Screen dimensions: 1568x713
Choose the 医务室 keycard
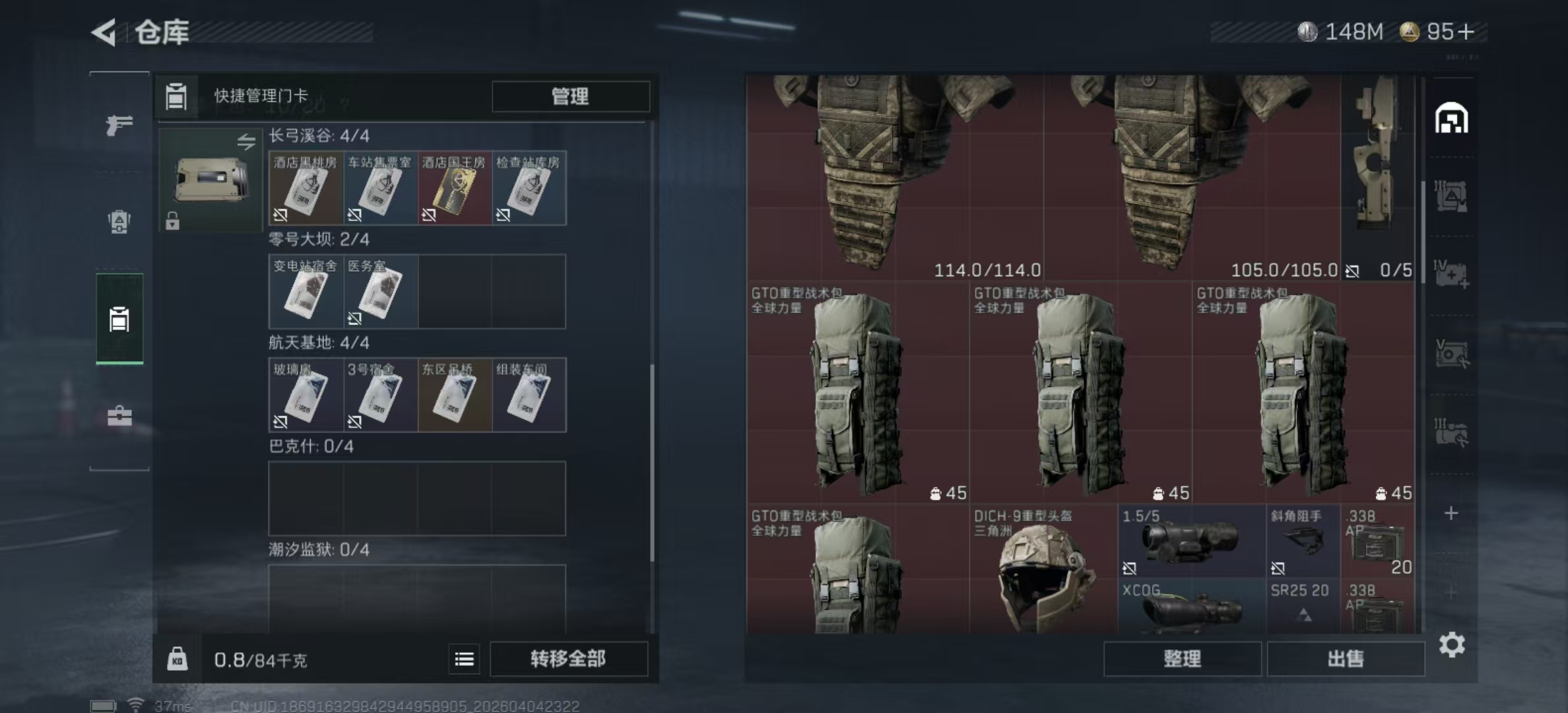click(x=380, y=292)
